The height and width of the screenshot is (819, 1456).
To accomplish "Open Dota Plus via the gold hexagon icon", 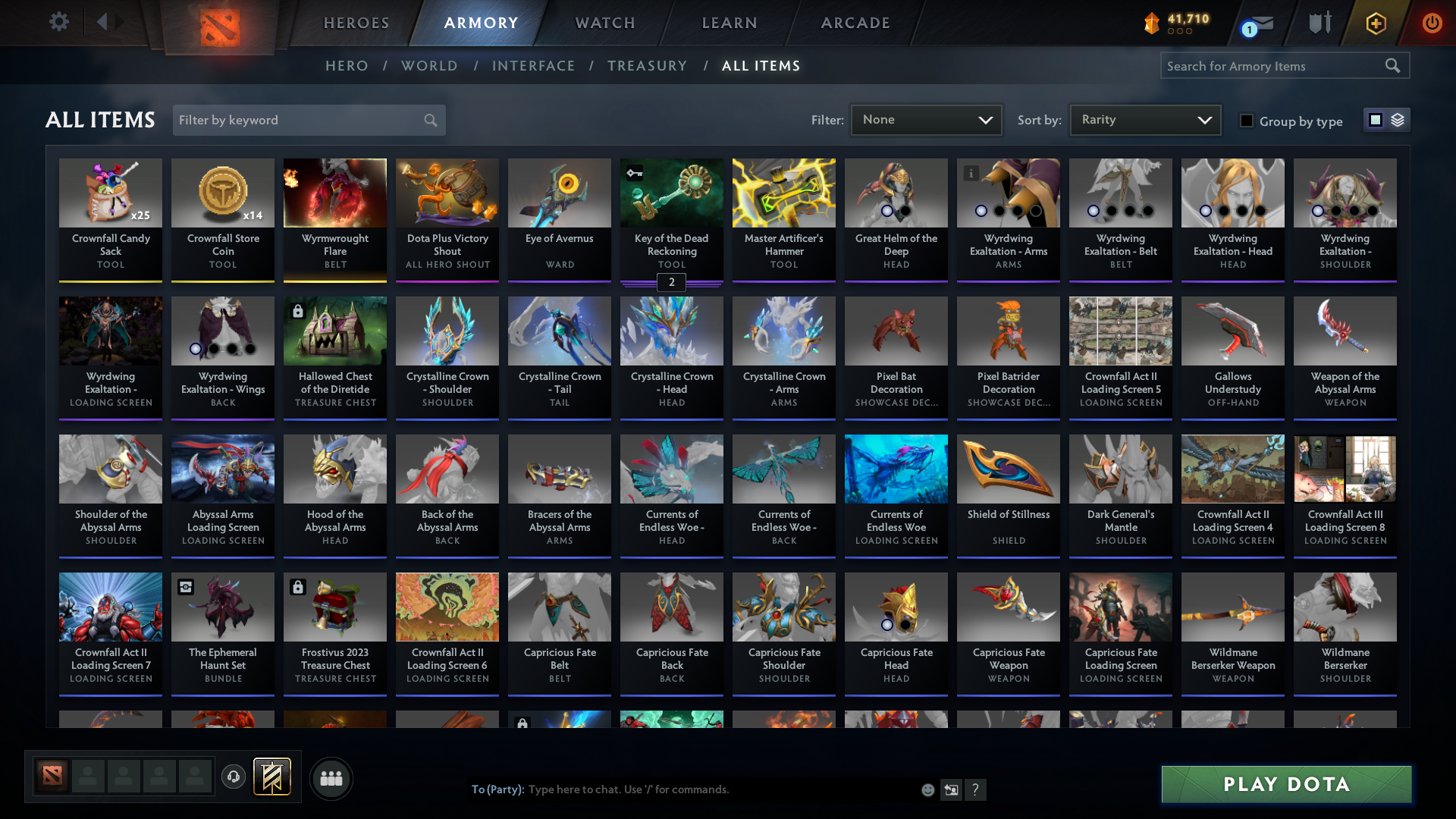I will point(1376,23).
